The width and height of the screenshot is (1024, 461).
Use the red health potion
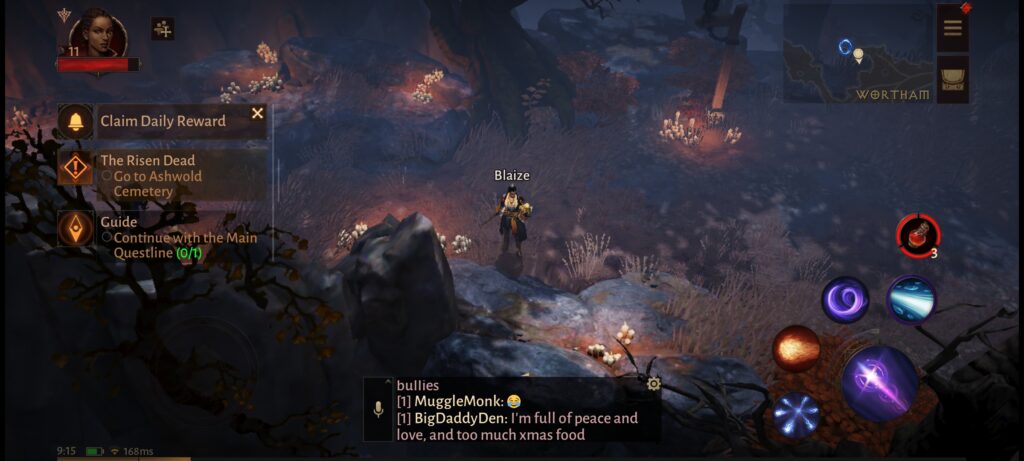(917, 235)
